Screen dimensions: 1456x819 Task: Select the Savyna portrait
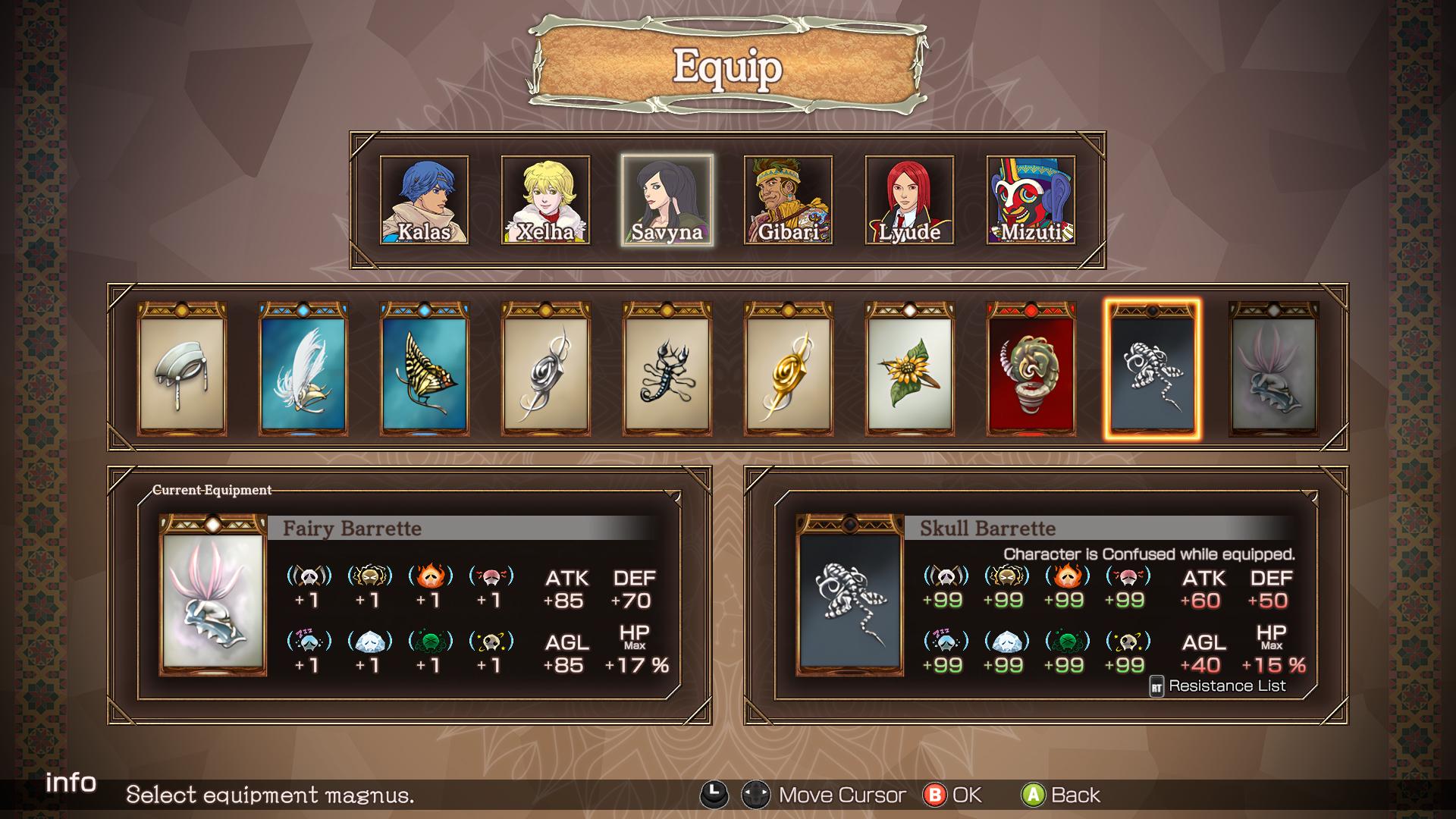pos(667,200)
